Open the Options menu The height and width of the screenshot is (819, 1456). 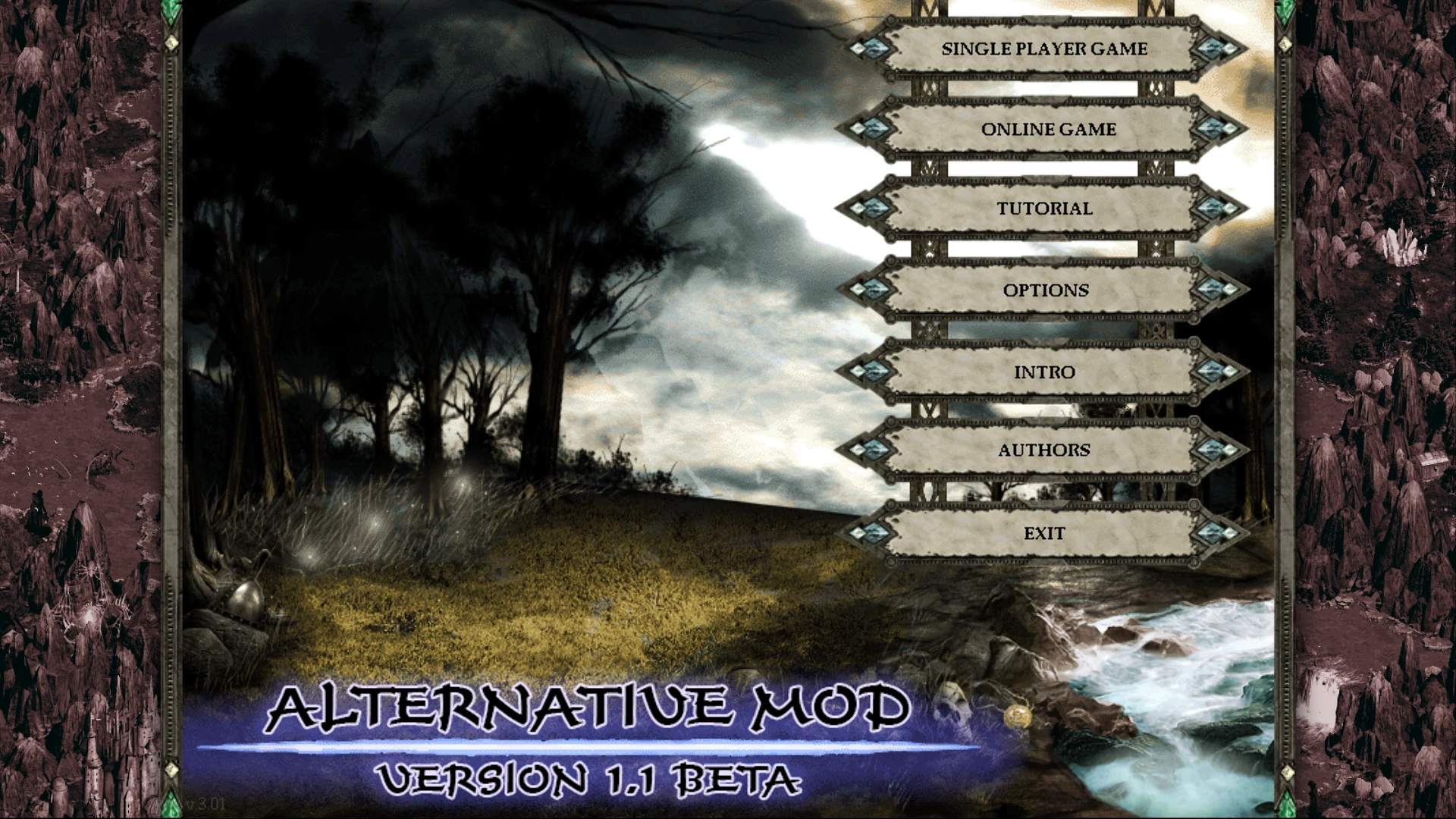click(1046, 290)
